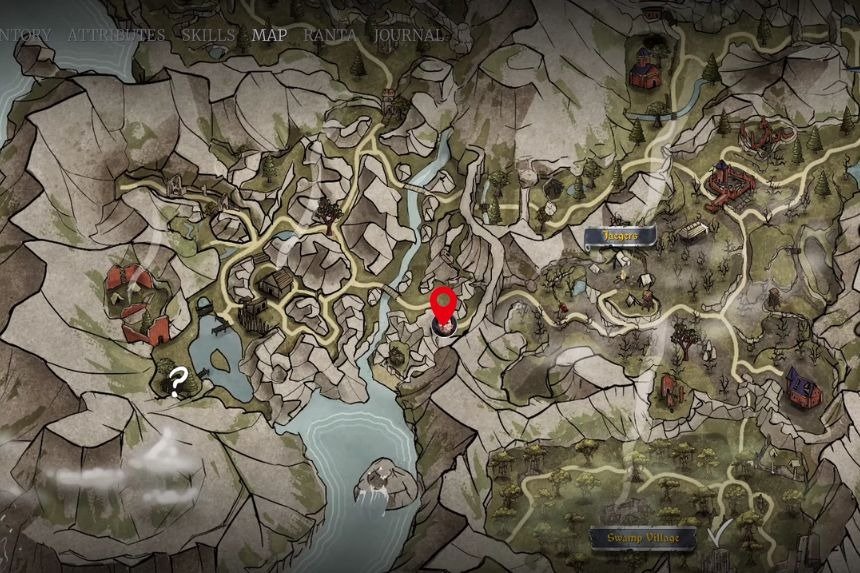Screen dimensions: 860x573
Task: Switch to the Attributes tab
Action: pyautogui.click(x=116, y=34)
